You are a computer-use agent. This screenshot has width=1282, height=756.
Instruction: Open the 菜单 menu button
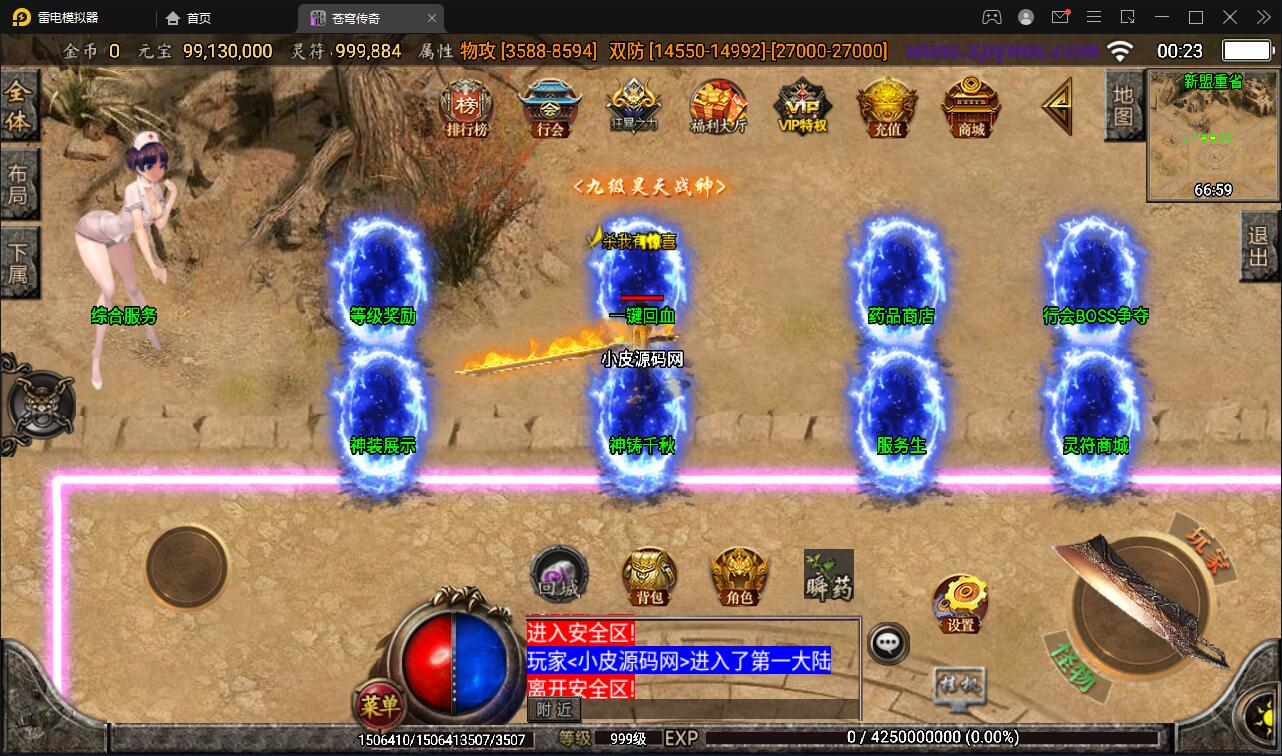pyautogui.click(x=379, y=706)
